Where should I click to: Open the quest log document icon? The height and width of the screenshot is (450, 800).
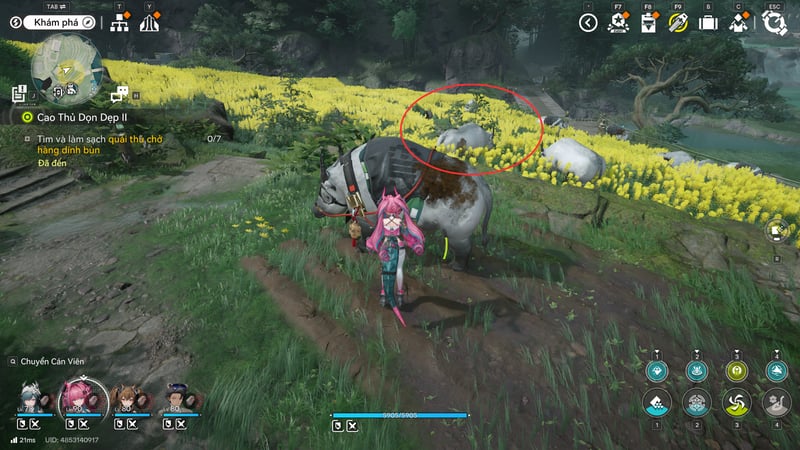coord(19,94)
